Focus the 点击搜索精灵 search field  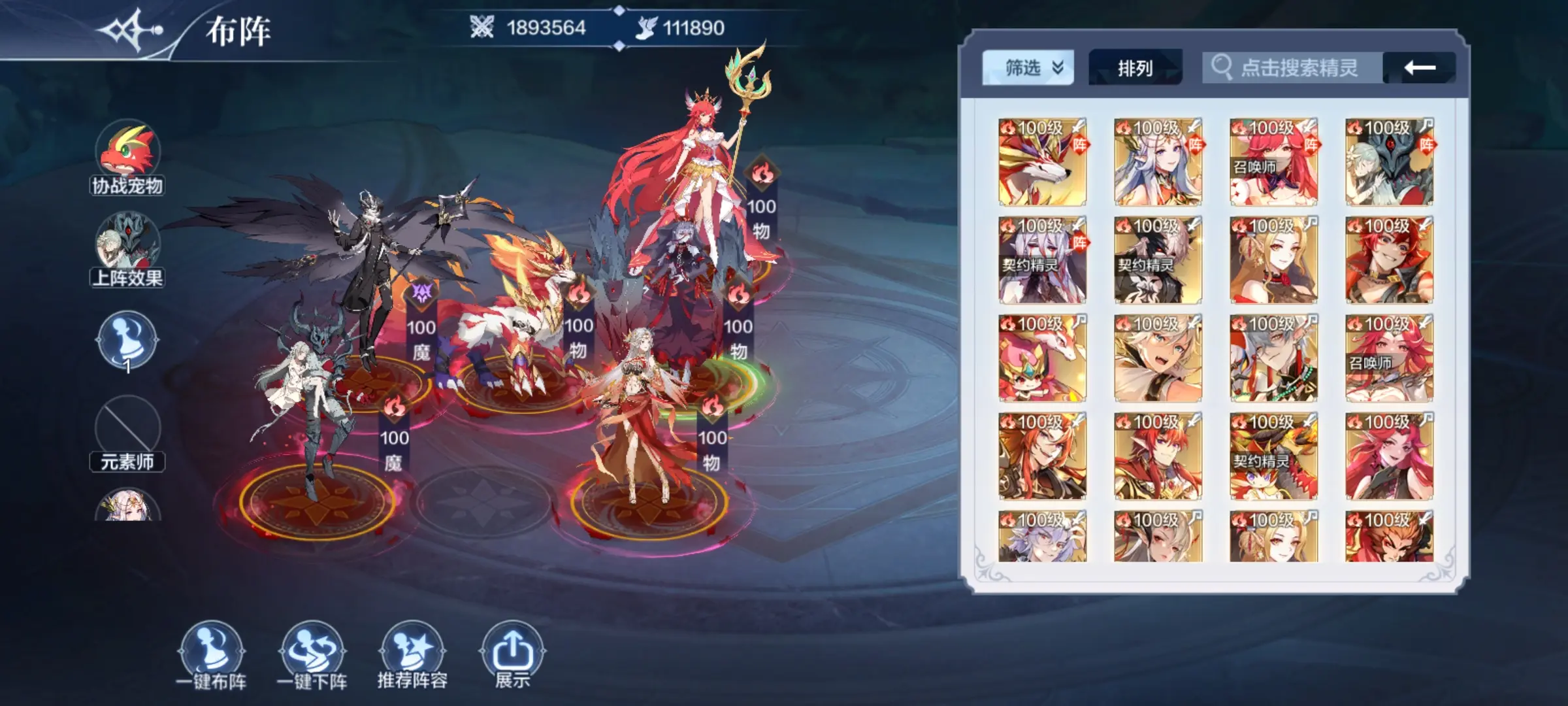coord(1298,68)
